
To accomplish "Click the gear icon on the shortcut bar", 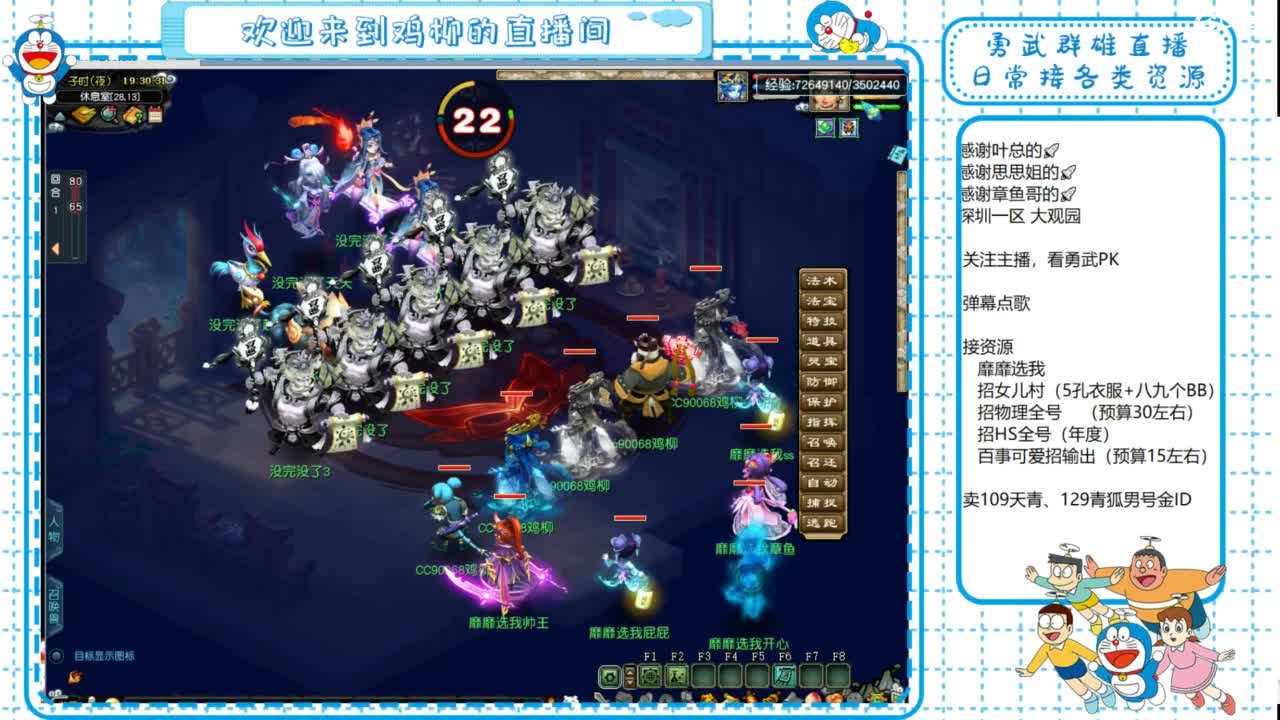I will point(611,676).
